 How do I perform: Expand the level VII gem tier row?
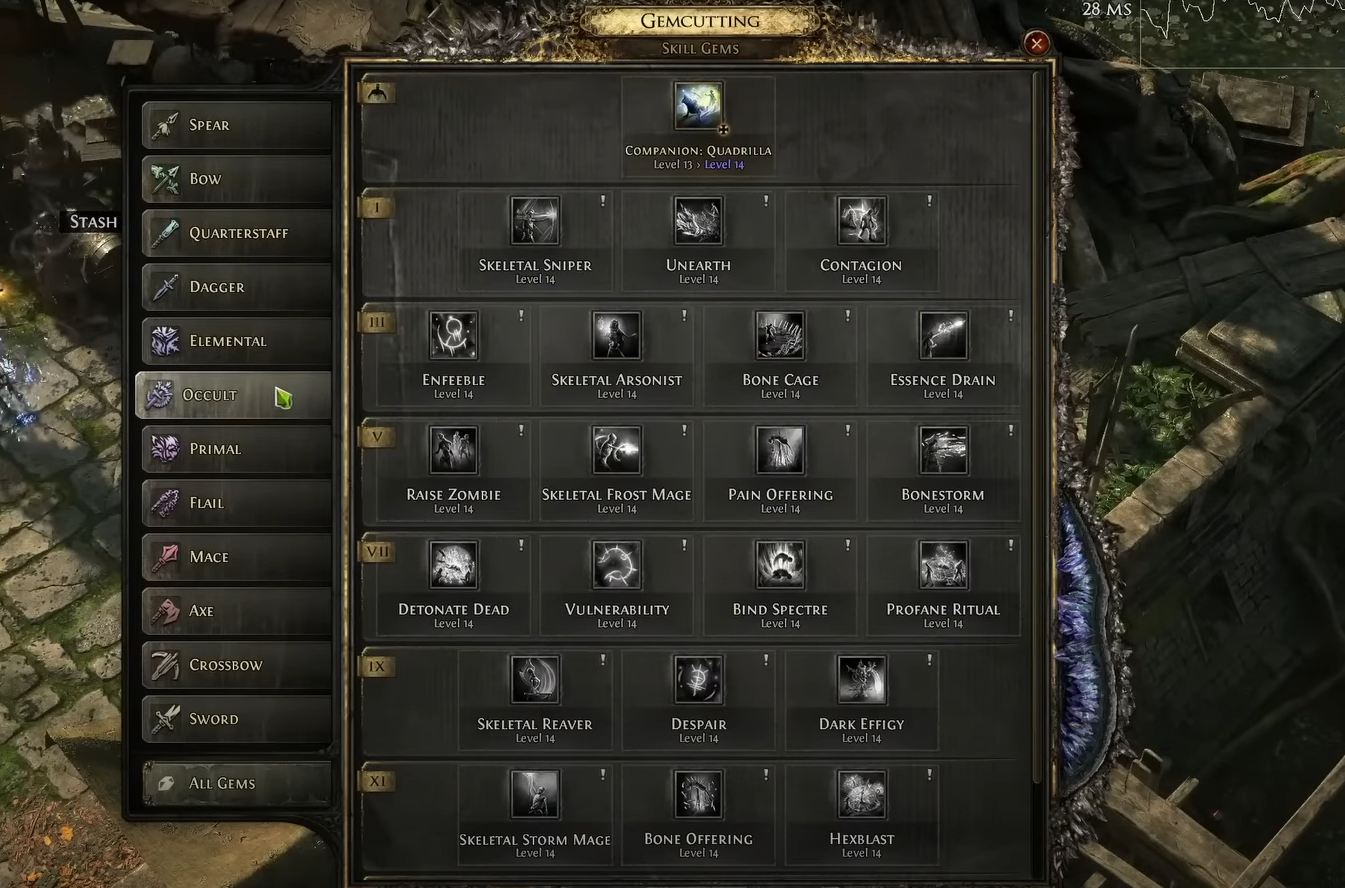click(376, 550)
